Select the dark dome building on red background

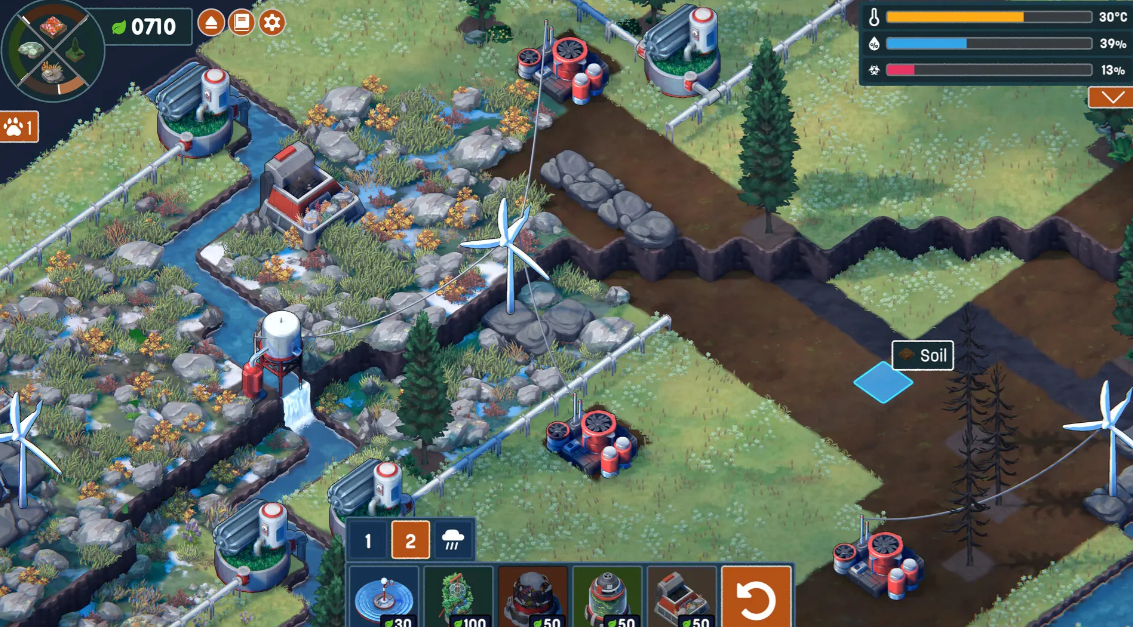pos(533,597)
